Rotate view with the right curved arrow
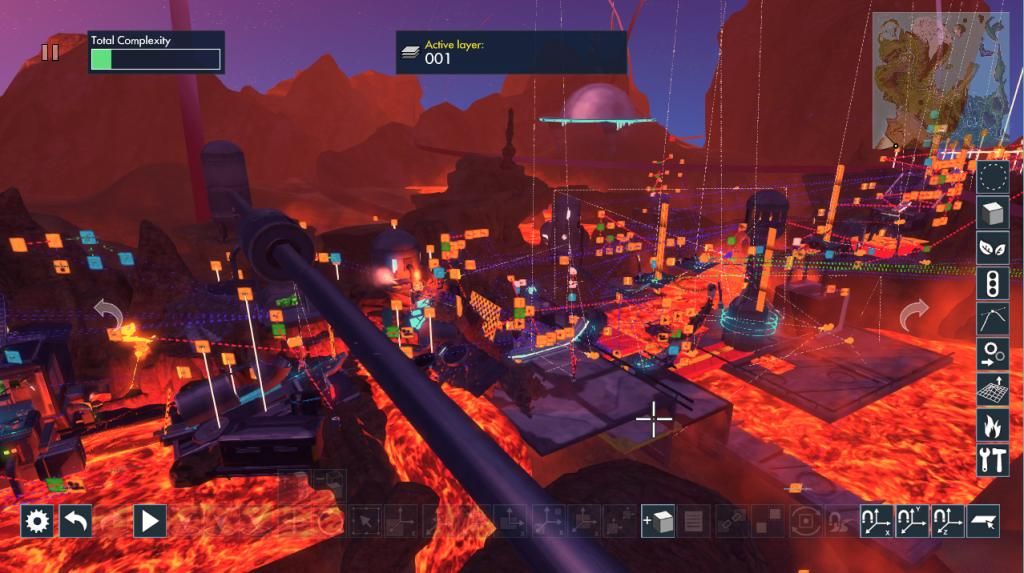This screenshot has height=573, width=1024. [x=914, y=318]
